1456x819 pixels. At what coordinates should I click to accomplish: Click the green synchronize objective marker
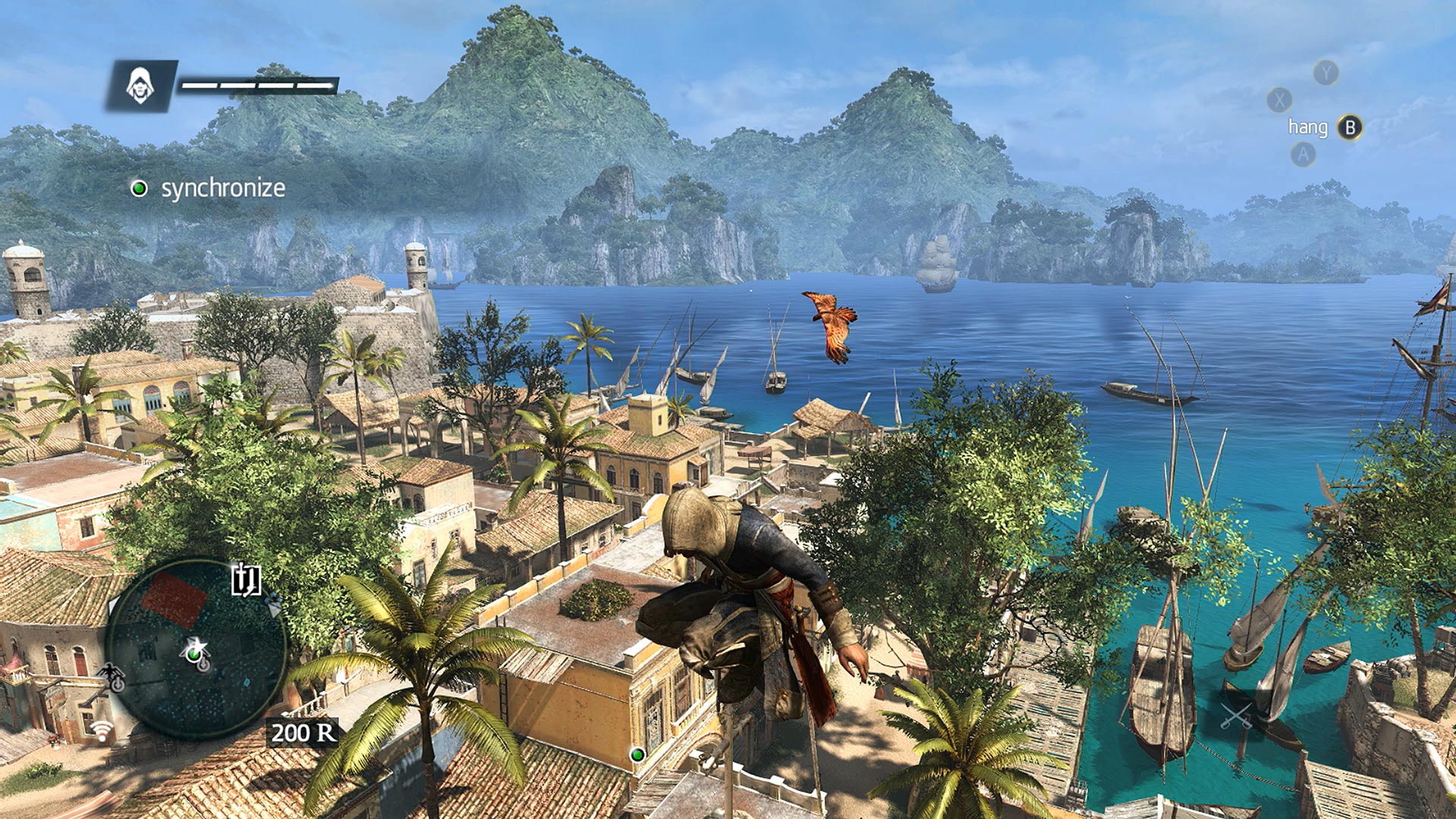point(139,188)
